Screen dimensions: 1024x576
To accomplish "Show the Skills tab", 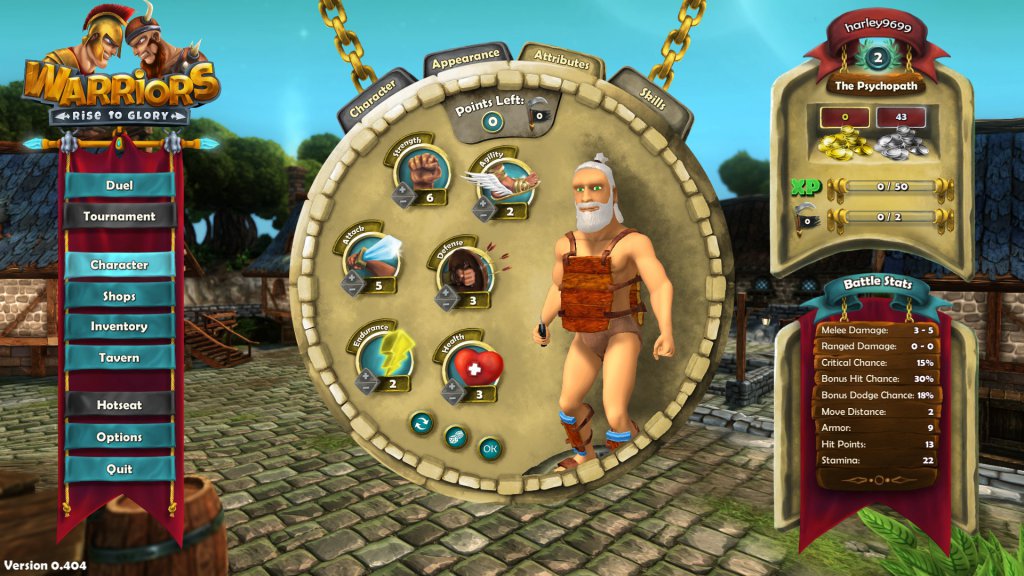I will click(652, 98).
